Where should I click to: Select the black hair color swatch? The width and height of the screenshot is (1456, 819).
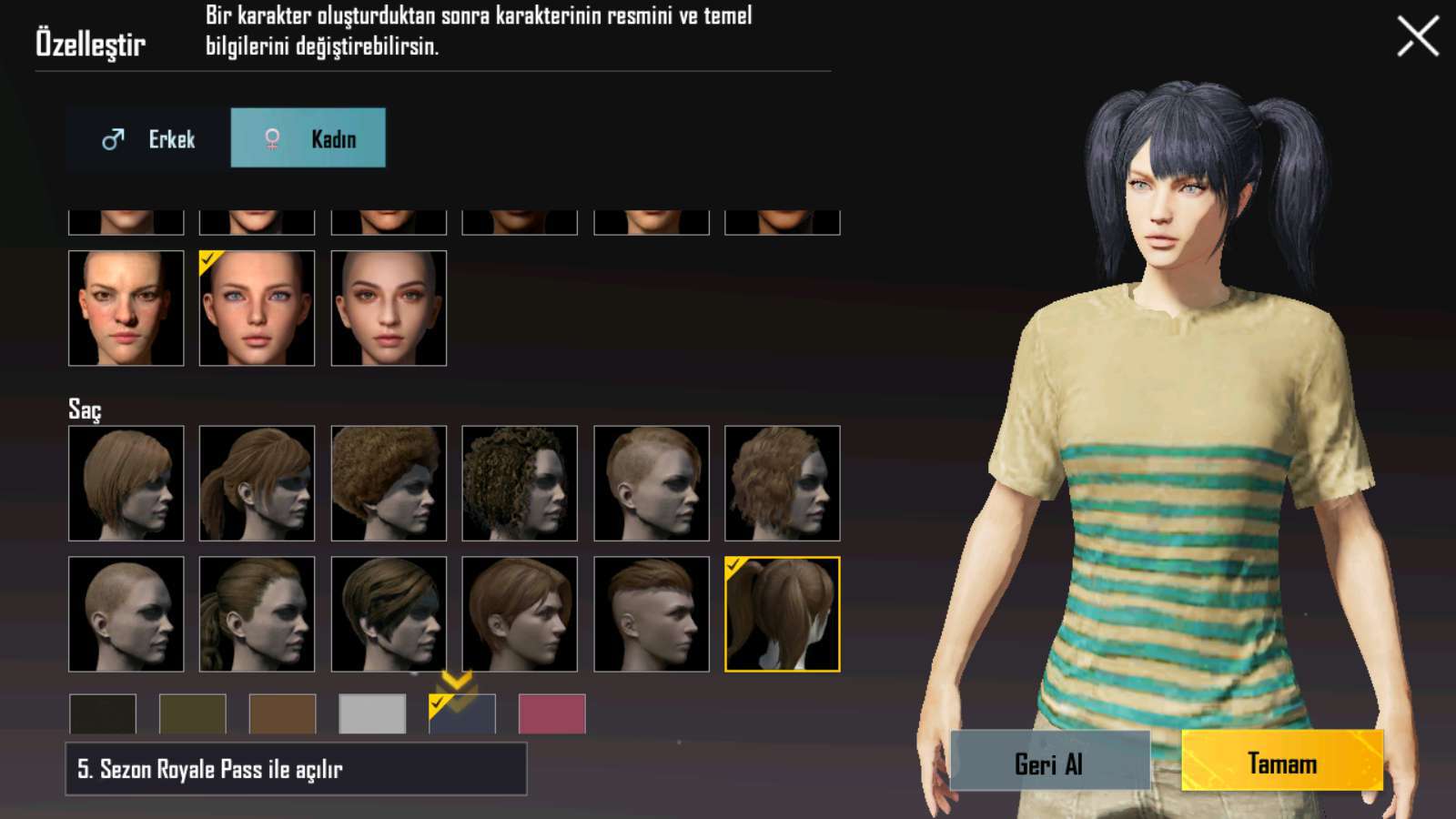click(103, 714)
